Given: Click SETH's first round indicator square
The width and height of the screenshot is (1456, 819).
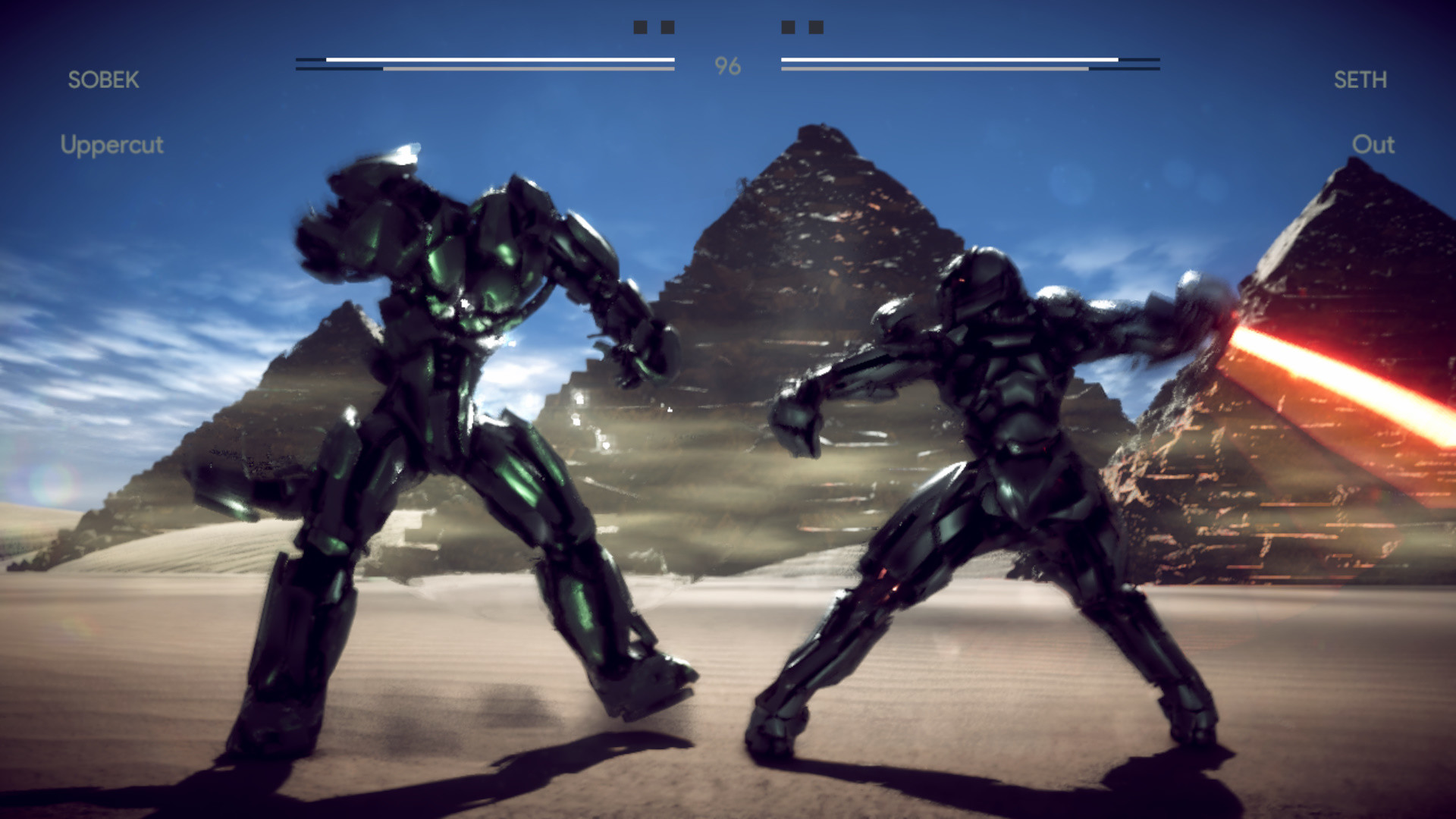Looking at the screenshot, I should click(x=789, y=28).
